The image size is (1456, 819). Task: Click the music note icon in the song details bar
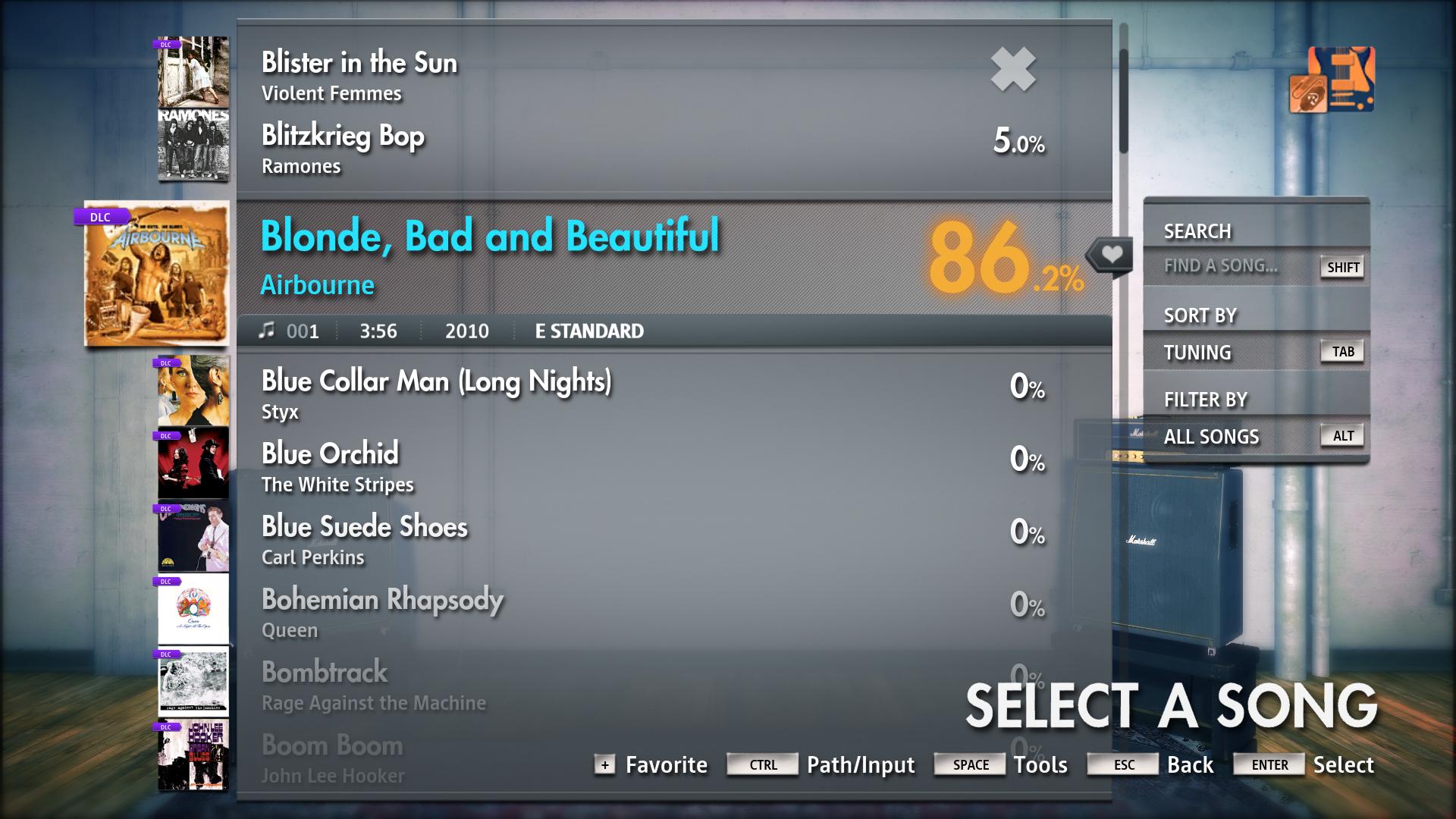click(269, 331)
